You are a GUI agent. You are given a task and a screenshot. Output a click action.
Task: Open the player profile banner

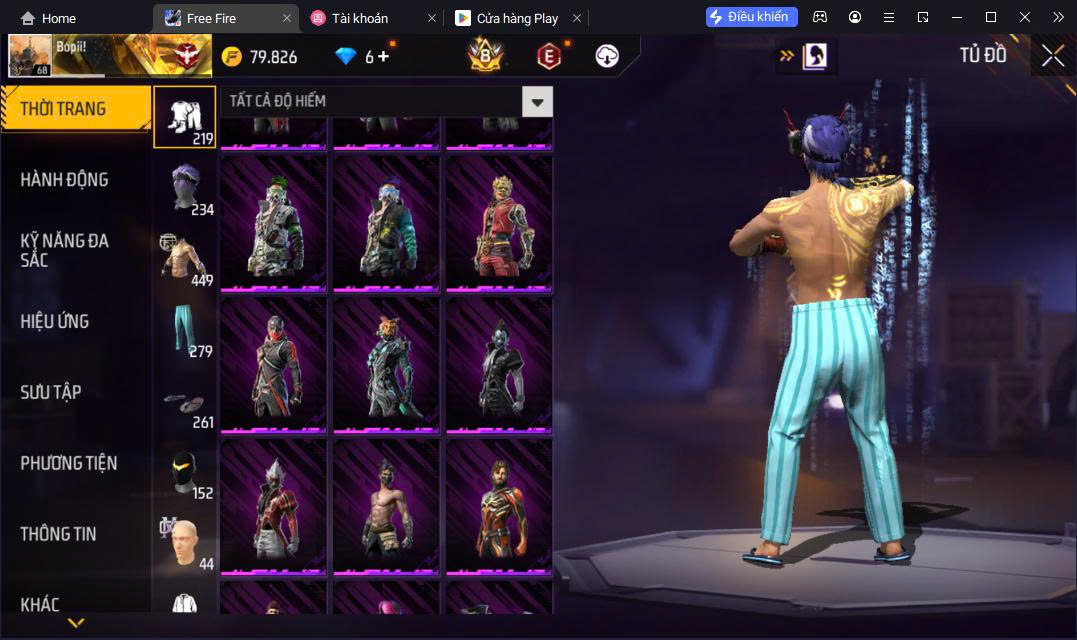point(110,55)
